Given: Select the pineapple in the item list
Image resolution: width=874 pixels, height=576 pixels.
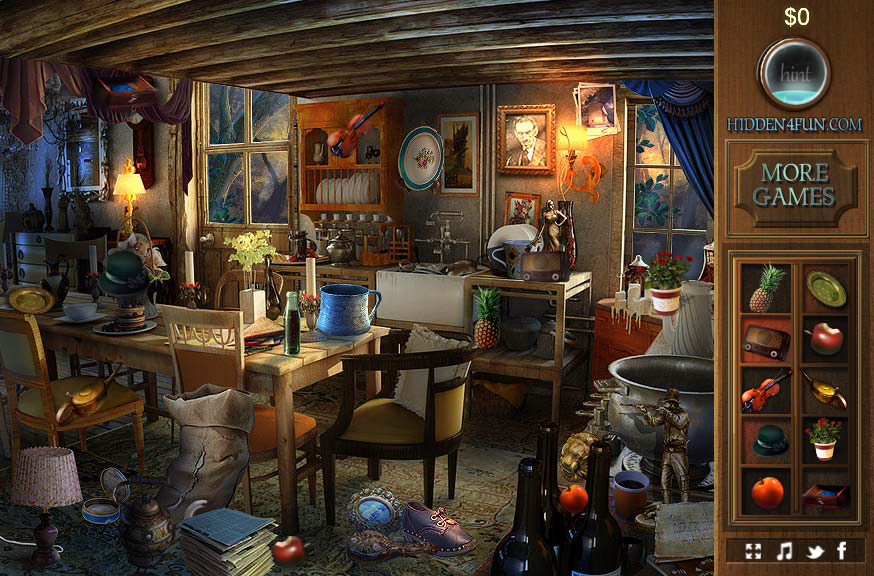Looking at the screenshot, I should 766,289.
